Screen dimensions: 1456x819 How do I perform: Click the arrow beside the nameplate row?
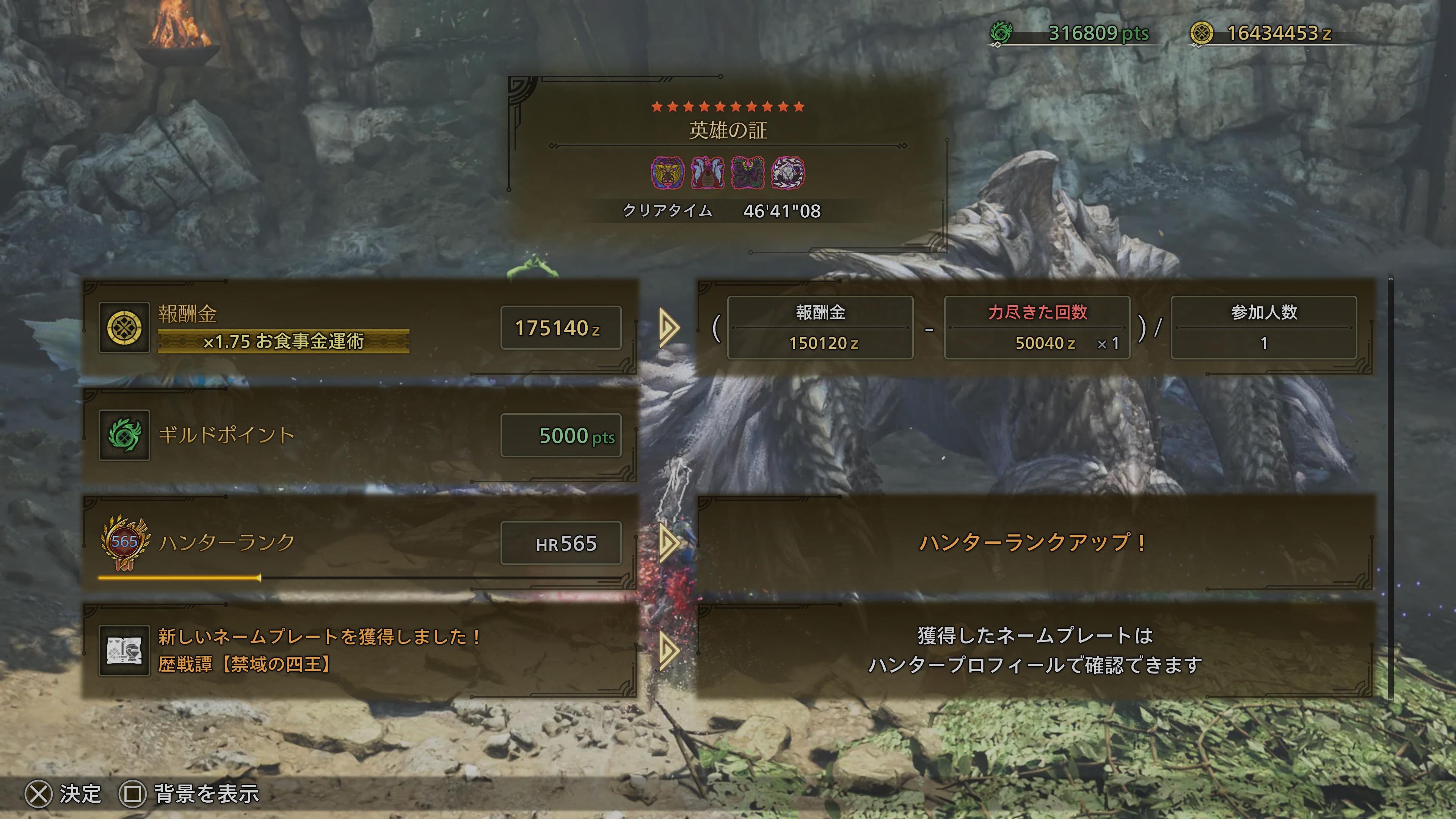(x=668, y=650)
